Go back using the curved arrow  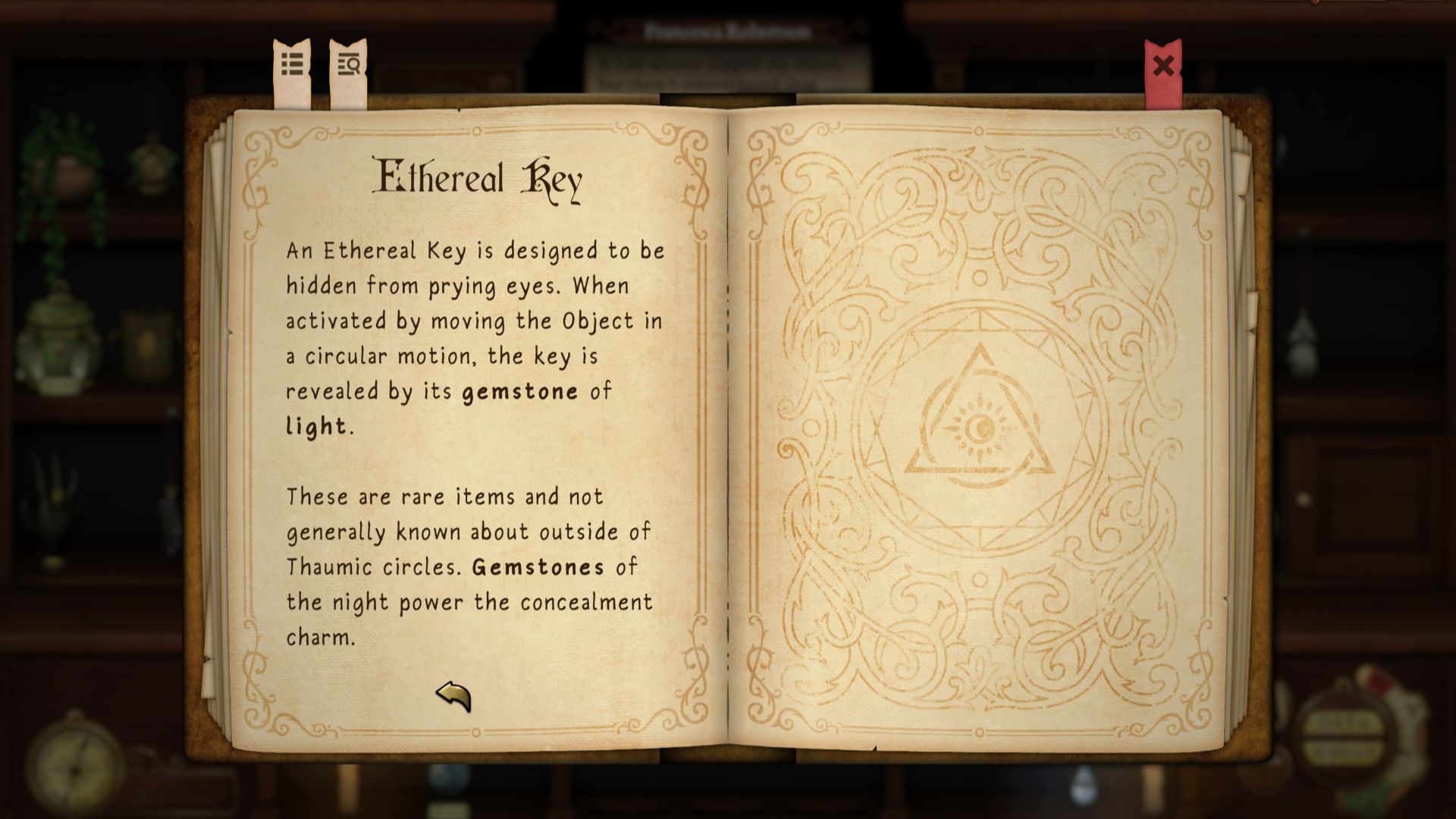tap(453, 695)
